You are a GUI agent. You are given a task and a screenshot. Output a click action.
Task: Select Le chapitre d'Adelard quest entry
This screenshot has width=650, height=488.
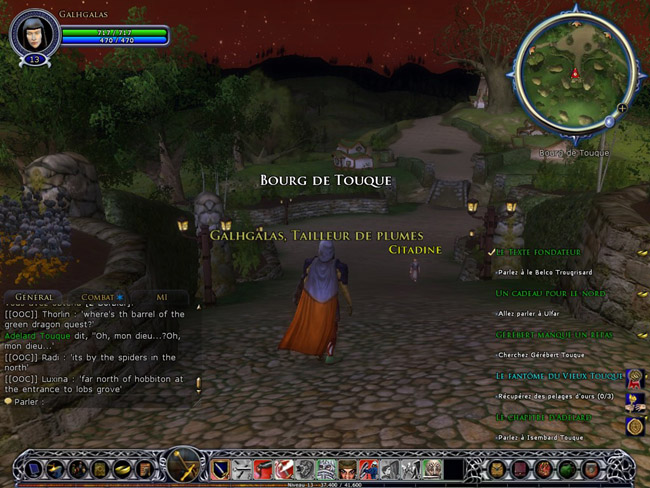click(x=547, y=416)
